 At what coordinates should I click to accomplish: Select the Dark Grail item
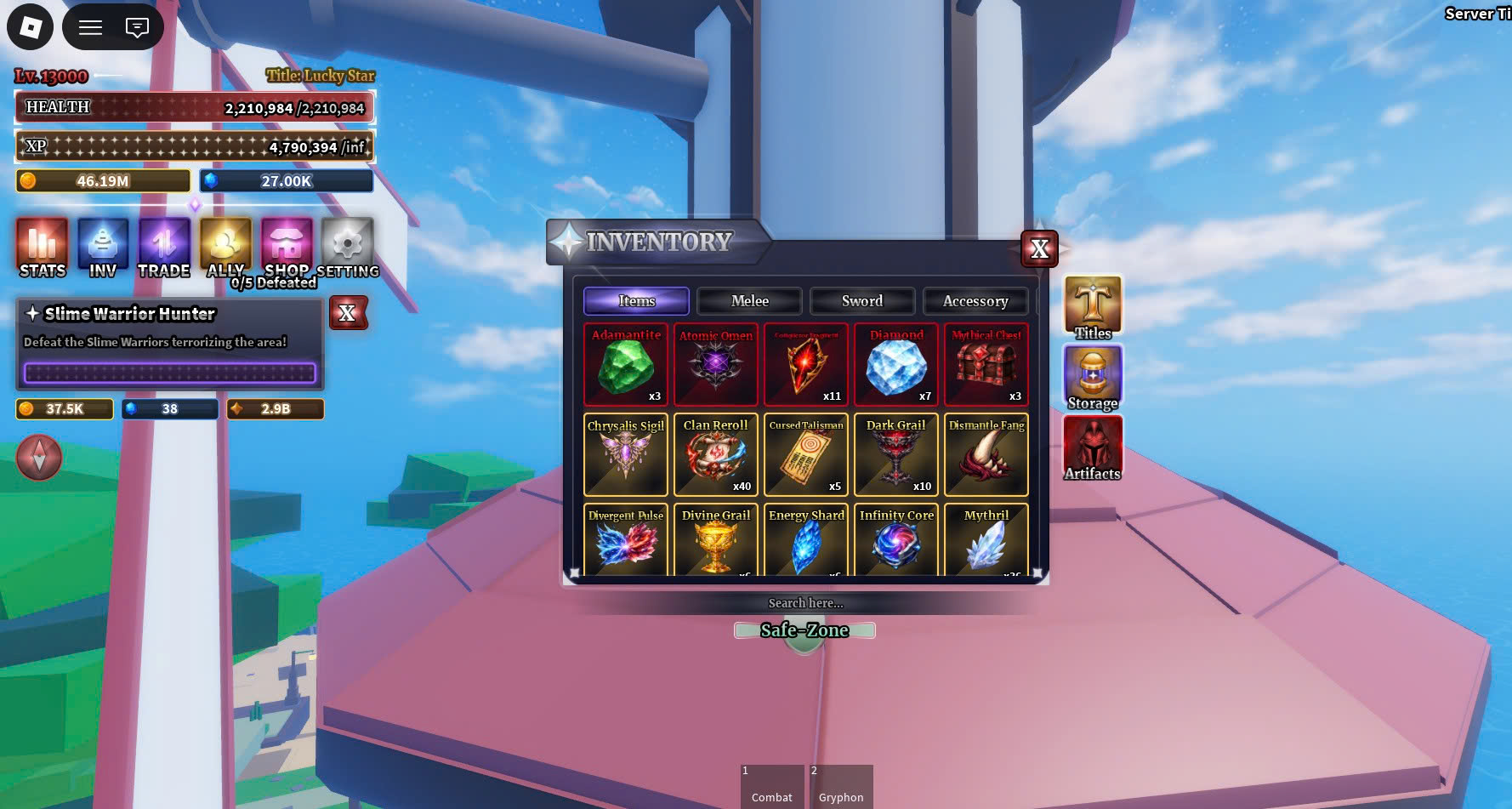[x=896, y=455]
